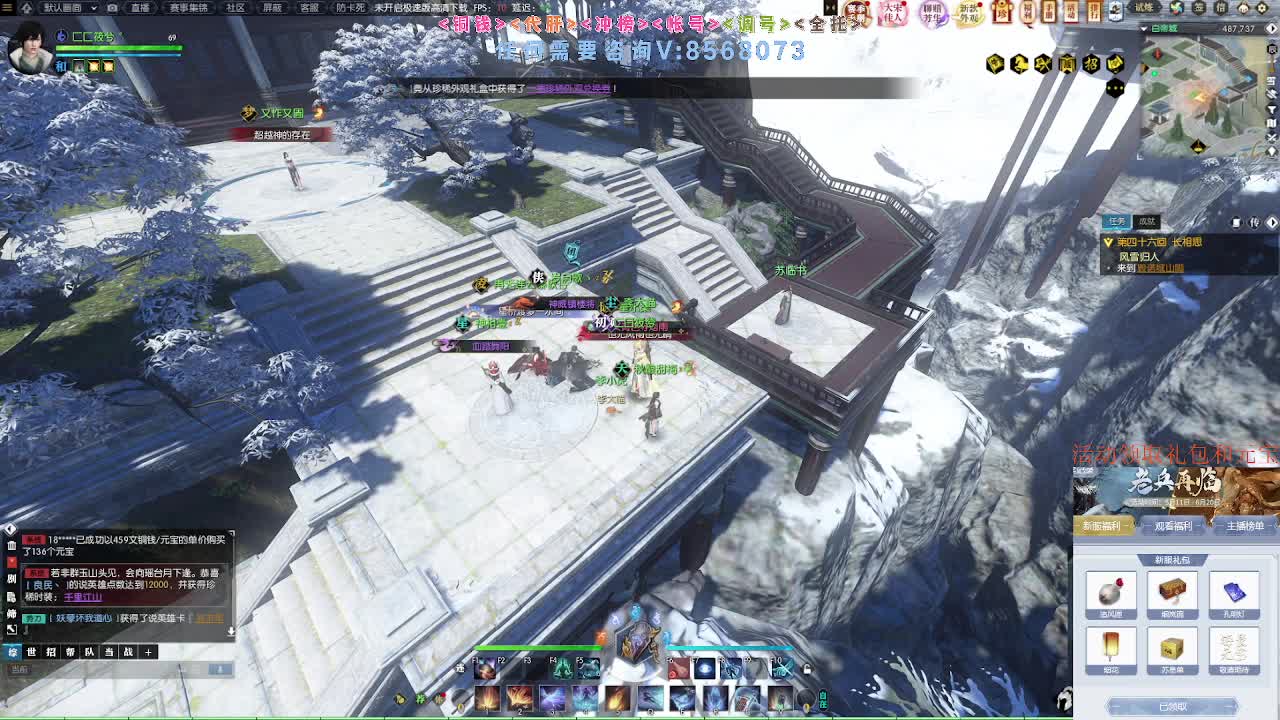1280x720 pixels.
Task: Click the 已领取 claimed button at bottom right
Action: [x=1173, y=705]
